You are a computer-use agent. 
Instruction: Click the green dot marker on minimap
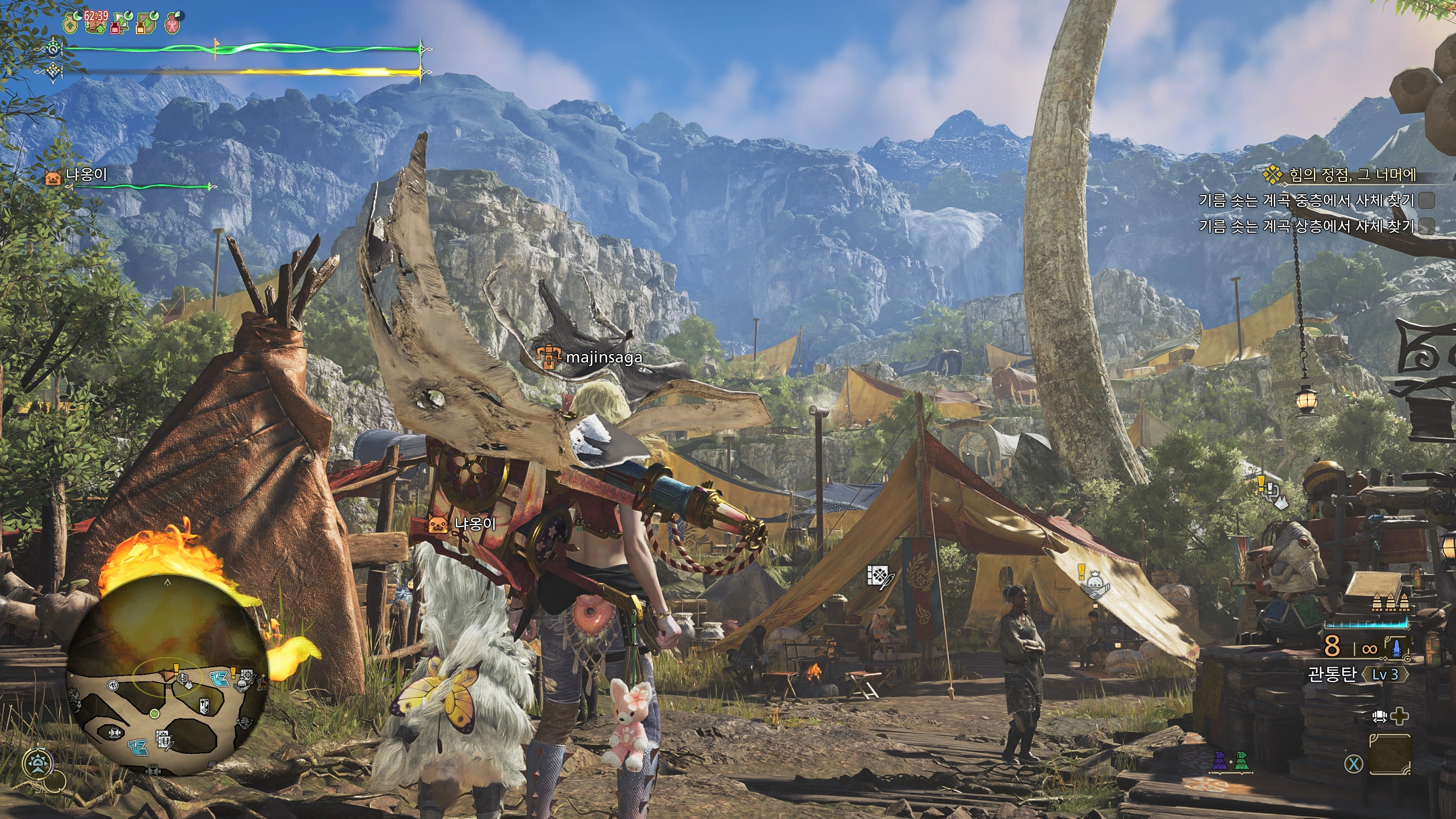(x=154, y=713)
